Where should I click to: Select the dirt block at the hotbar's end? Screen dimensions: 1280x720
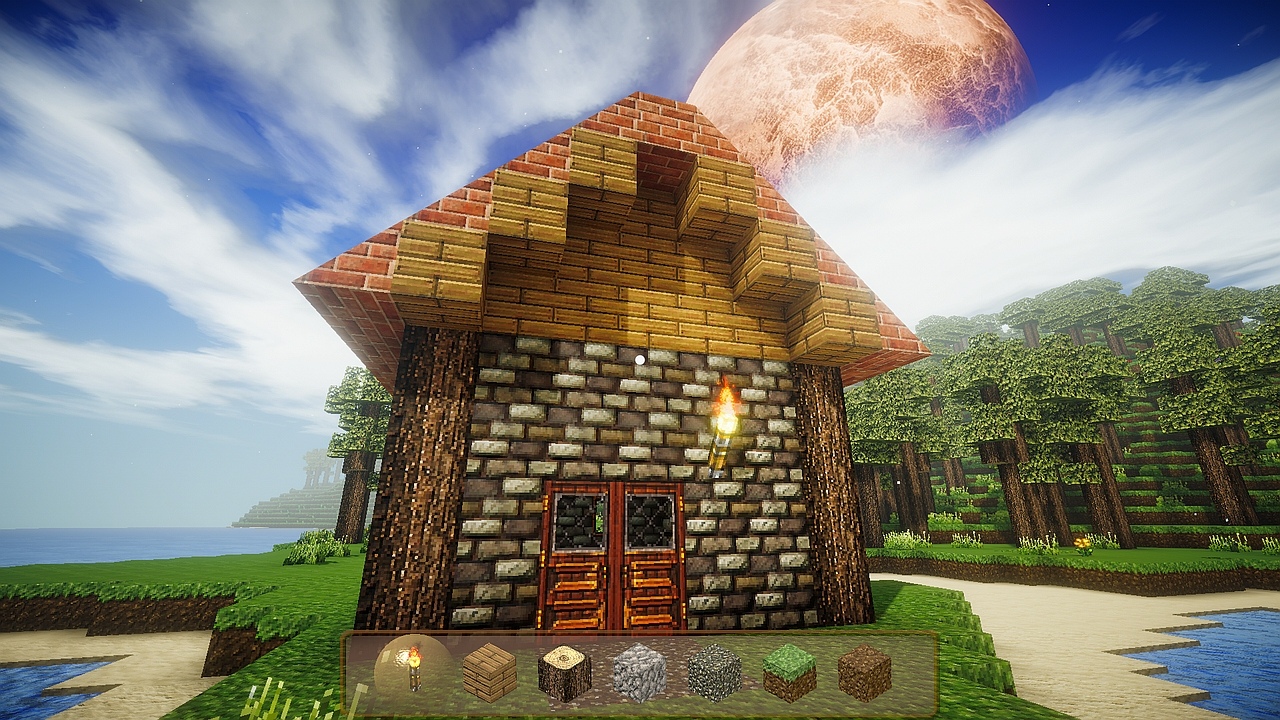point(863,672)
